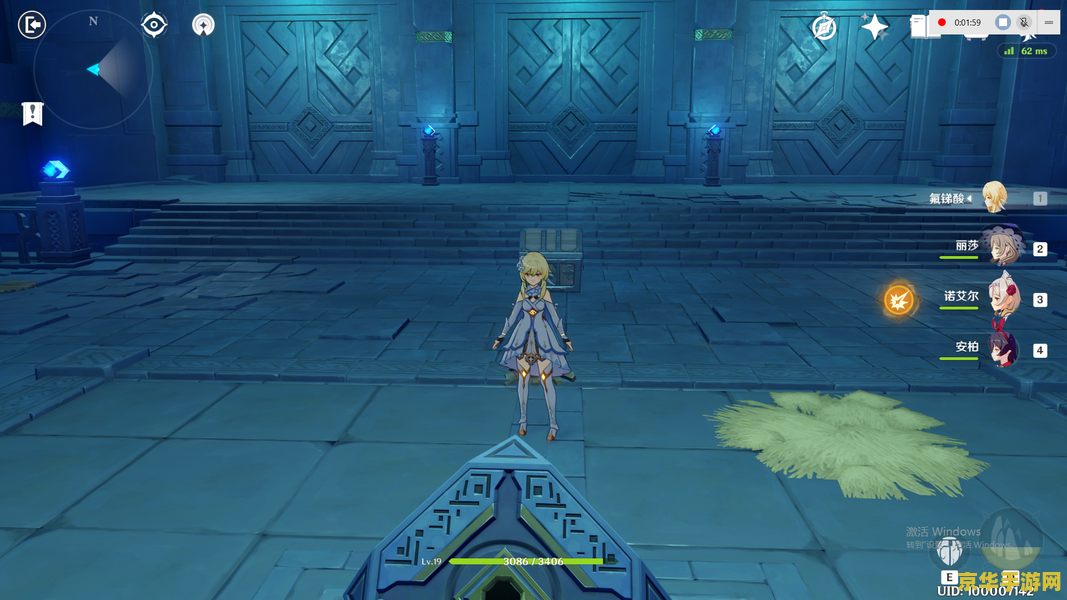Screen dimensions: 1067x600
Task: Open the adventure compass icon
Action: coord(824,27)
